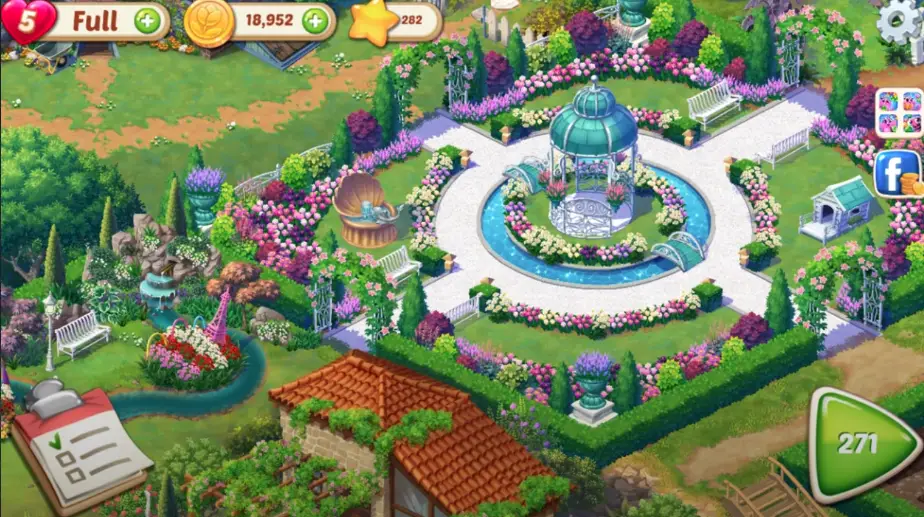The width and height of the screenshot is (924, 517).
Task: Add more lives with the plus button
Action: point(147,20)
